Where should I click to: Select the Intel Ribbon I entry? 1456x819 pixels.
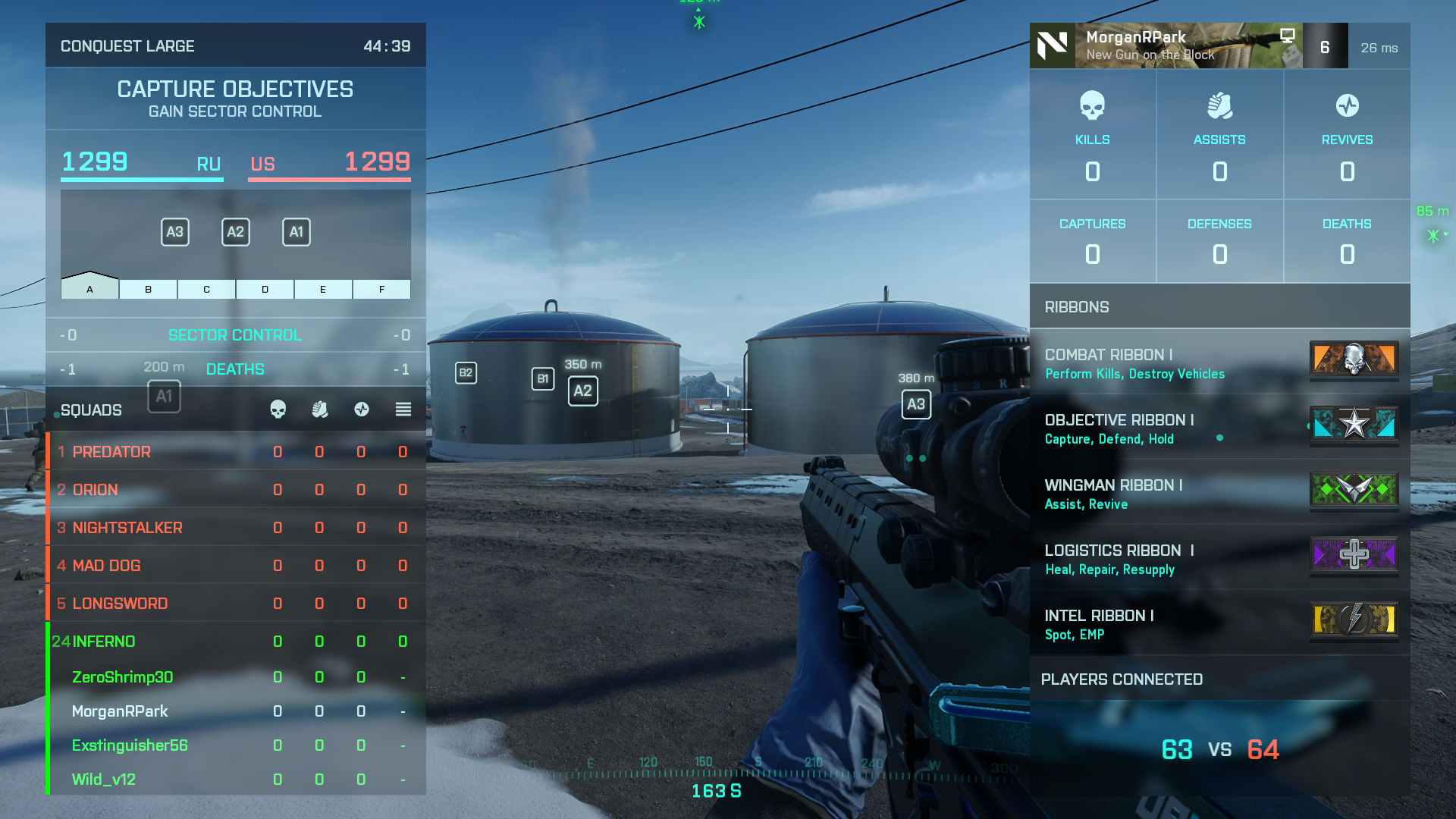(1219, 624)
